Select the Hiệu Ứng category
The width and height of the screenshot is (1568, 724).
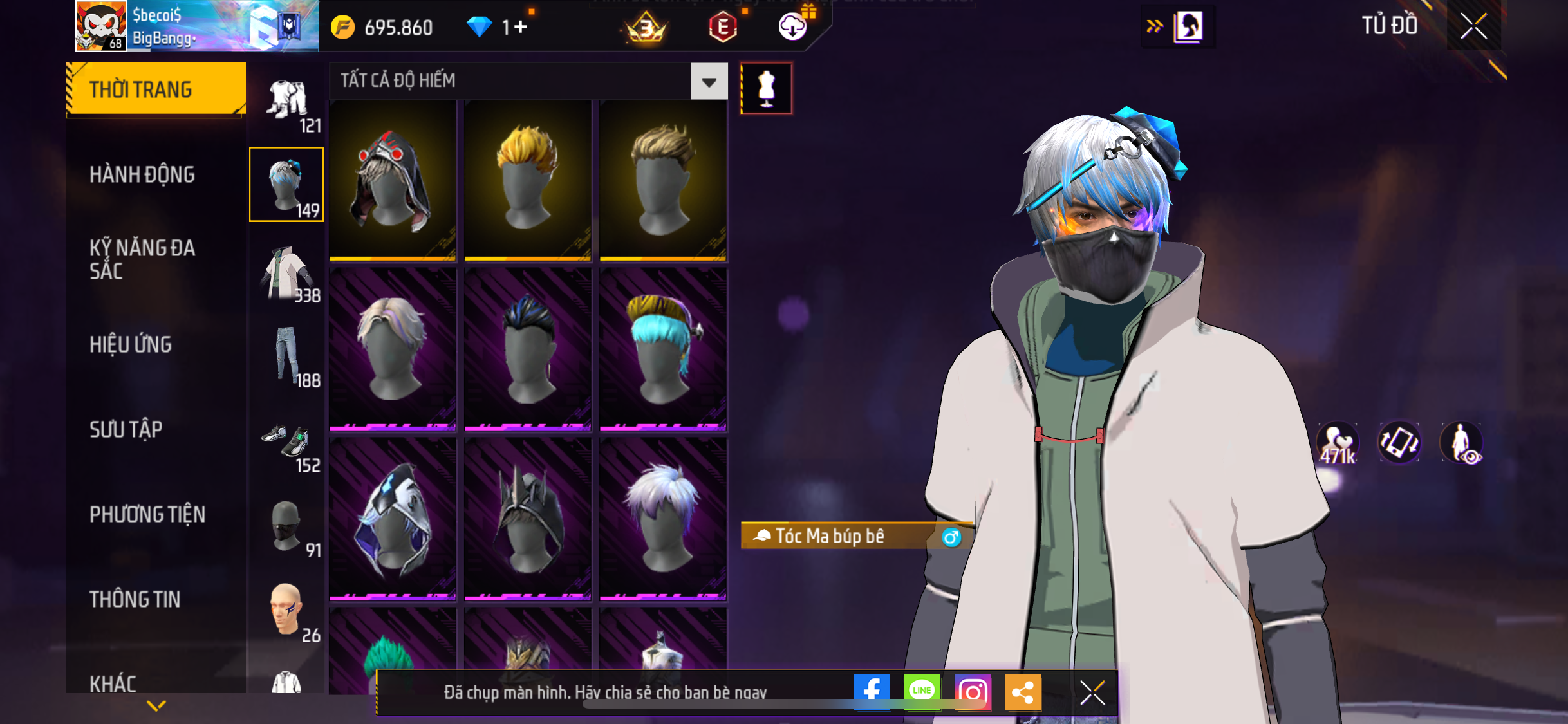pyautogui.click(x=131, y=344)
